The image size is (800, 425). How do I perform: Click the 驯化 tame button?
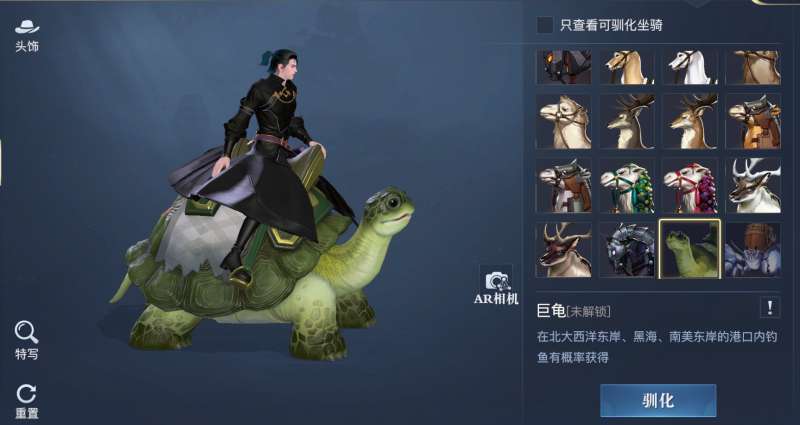(x=658, y=400)
